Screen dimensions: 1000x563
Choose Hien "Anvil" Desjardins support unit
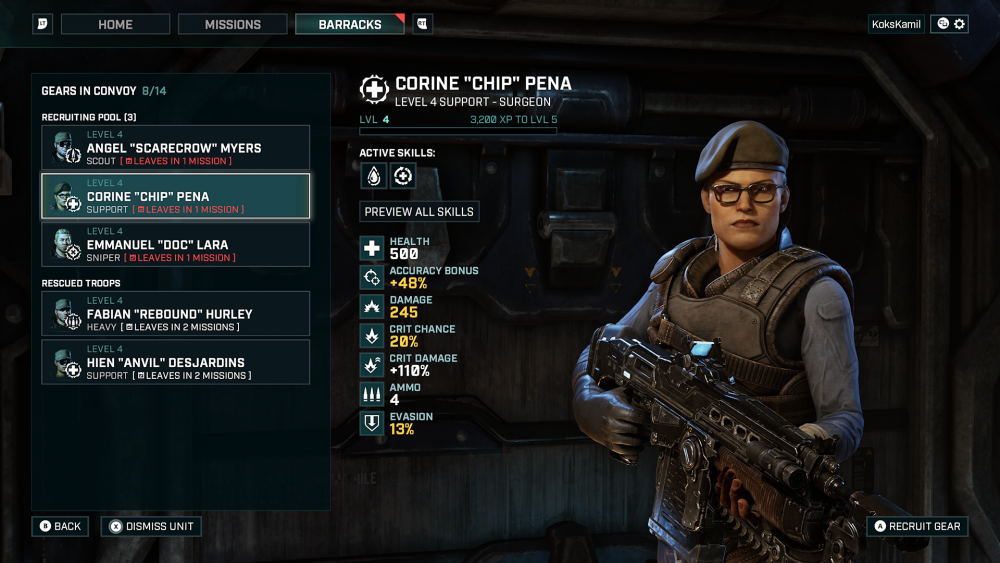175,362
